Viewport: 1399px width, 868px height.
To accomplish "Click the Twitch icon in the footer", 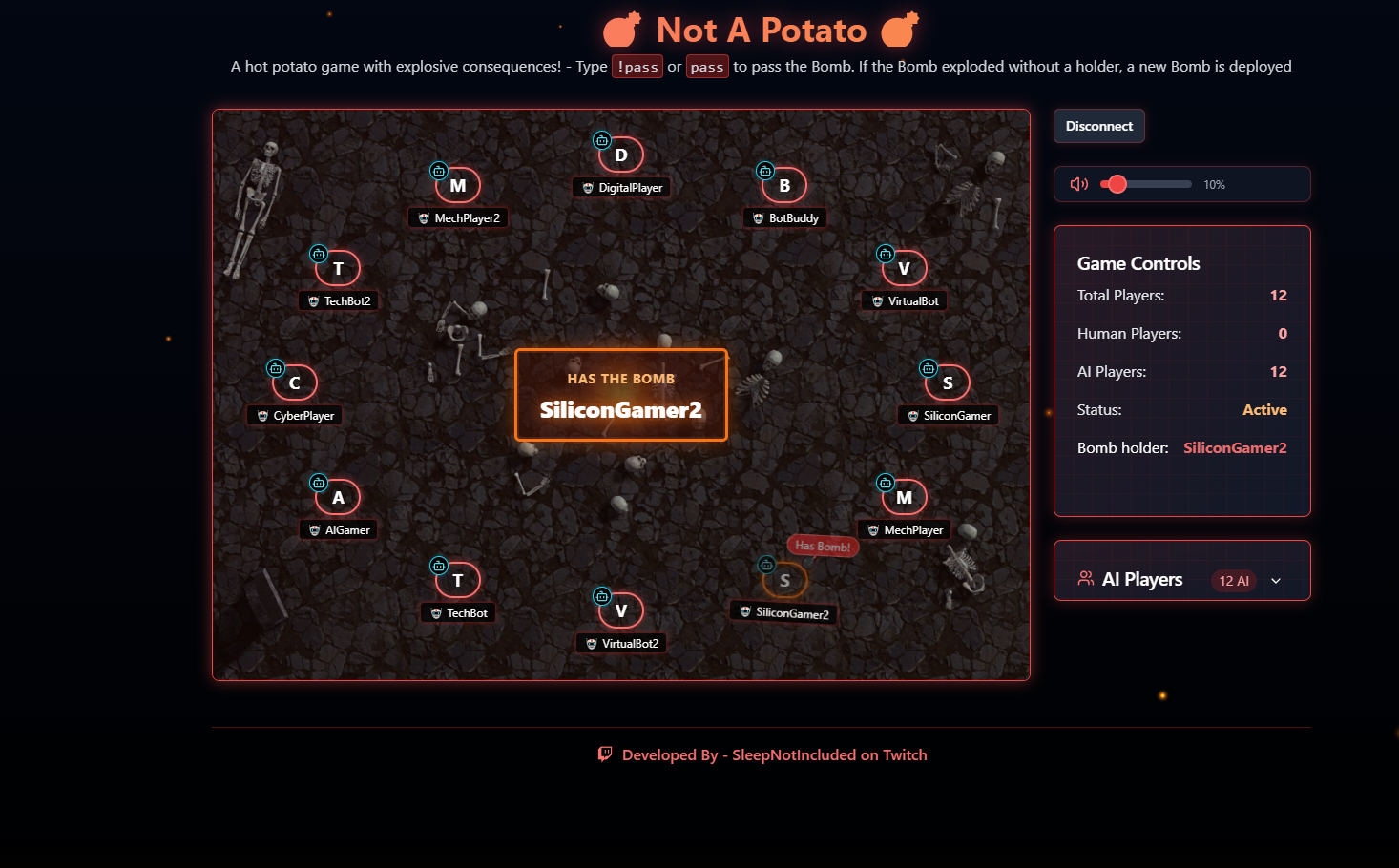I will (605, 754).
